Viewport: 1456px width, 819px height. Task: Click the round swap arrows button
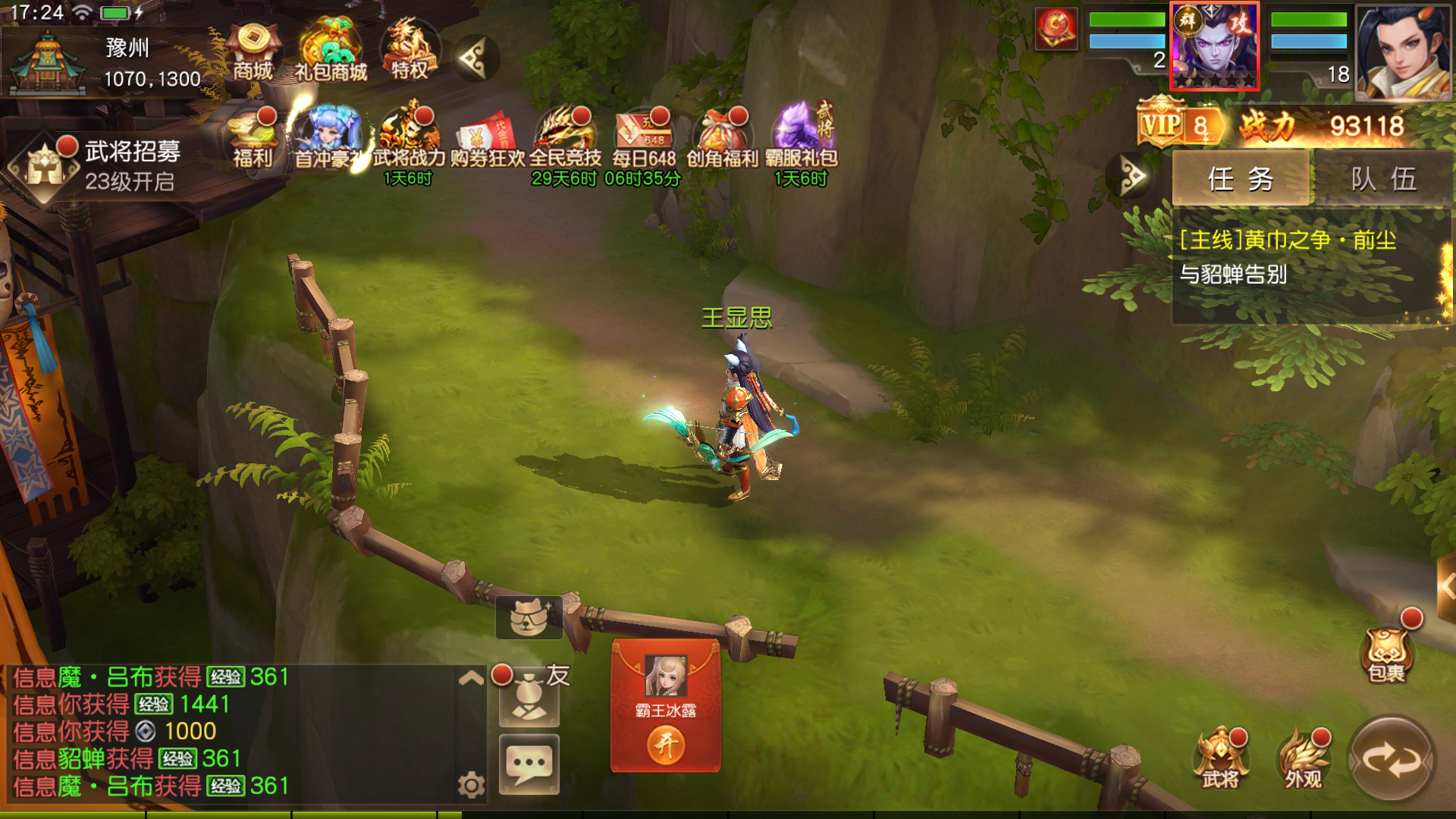[1392, 758]
